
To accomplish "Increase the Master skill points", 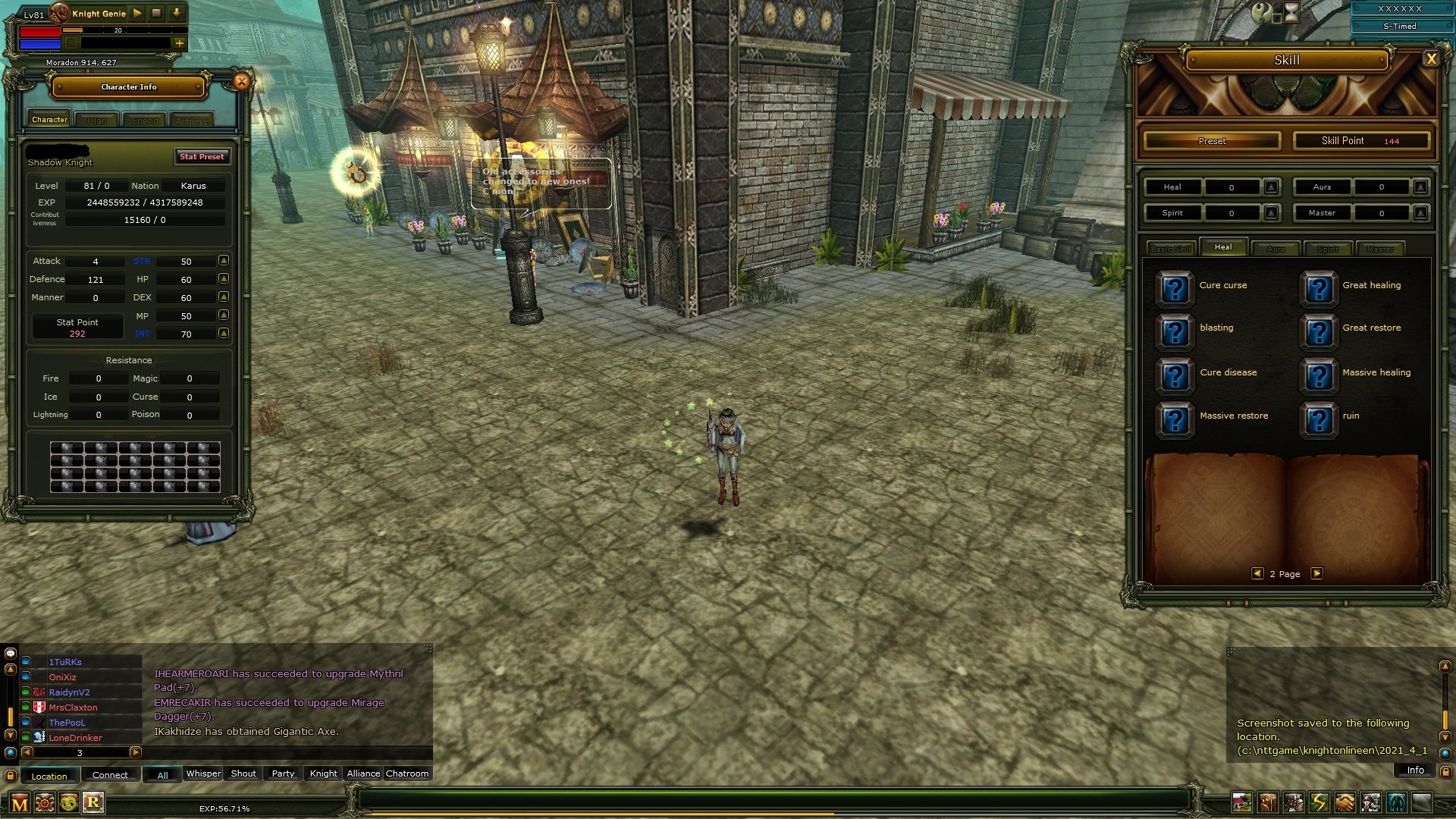I will point(1421,213).
